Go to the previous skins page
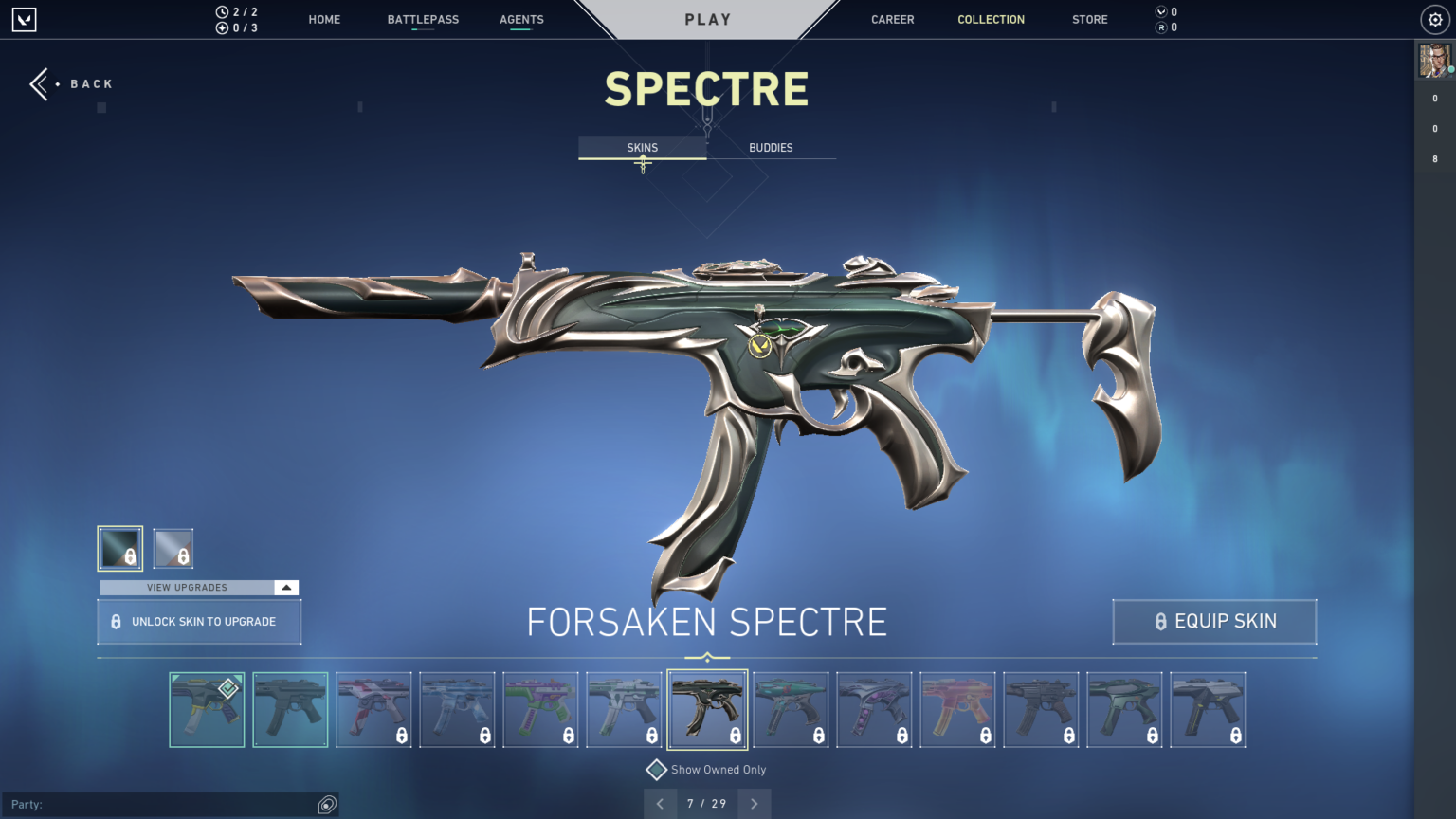Image resolution: width=1456 pixels, height=819 pixels. [x=660, y=803]
